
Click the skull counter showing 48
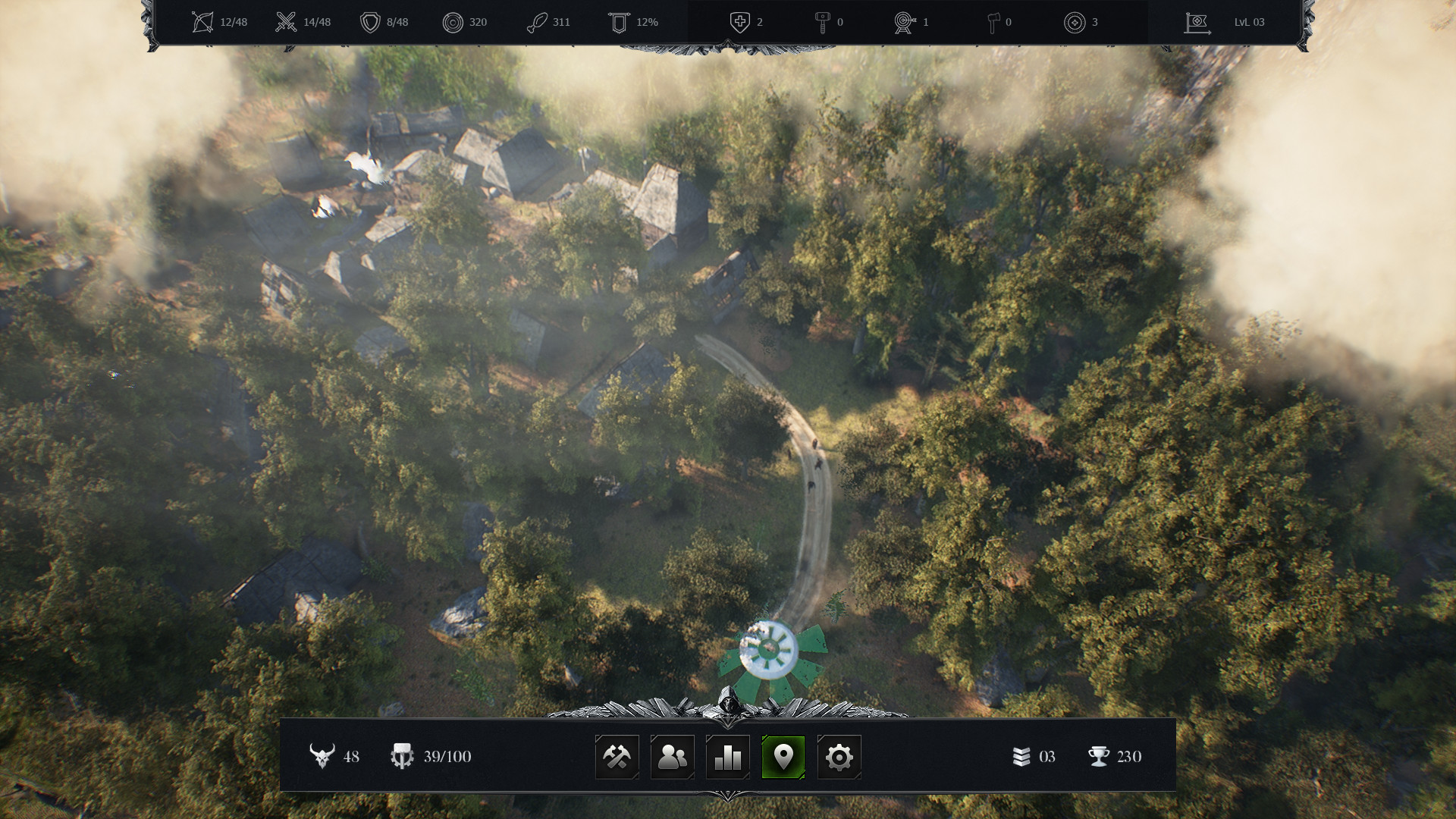[x=322, y=756]
